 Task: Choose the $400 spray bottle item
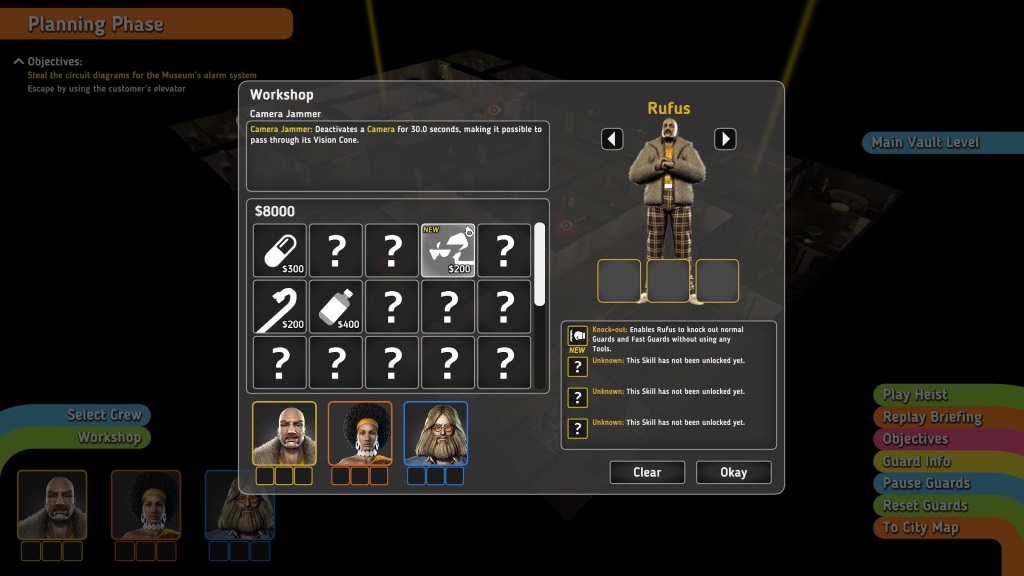(336, 306)
